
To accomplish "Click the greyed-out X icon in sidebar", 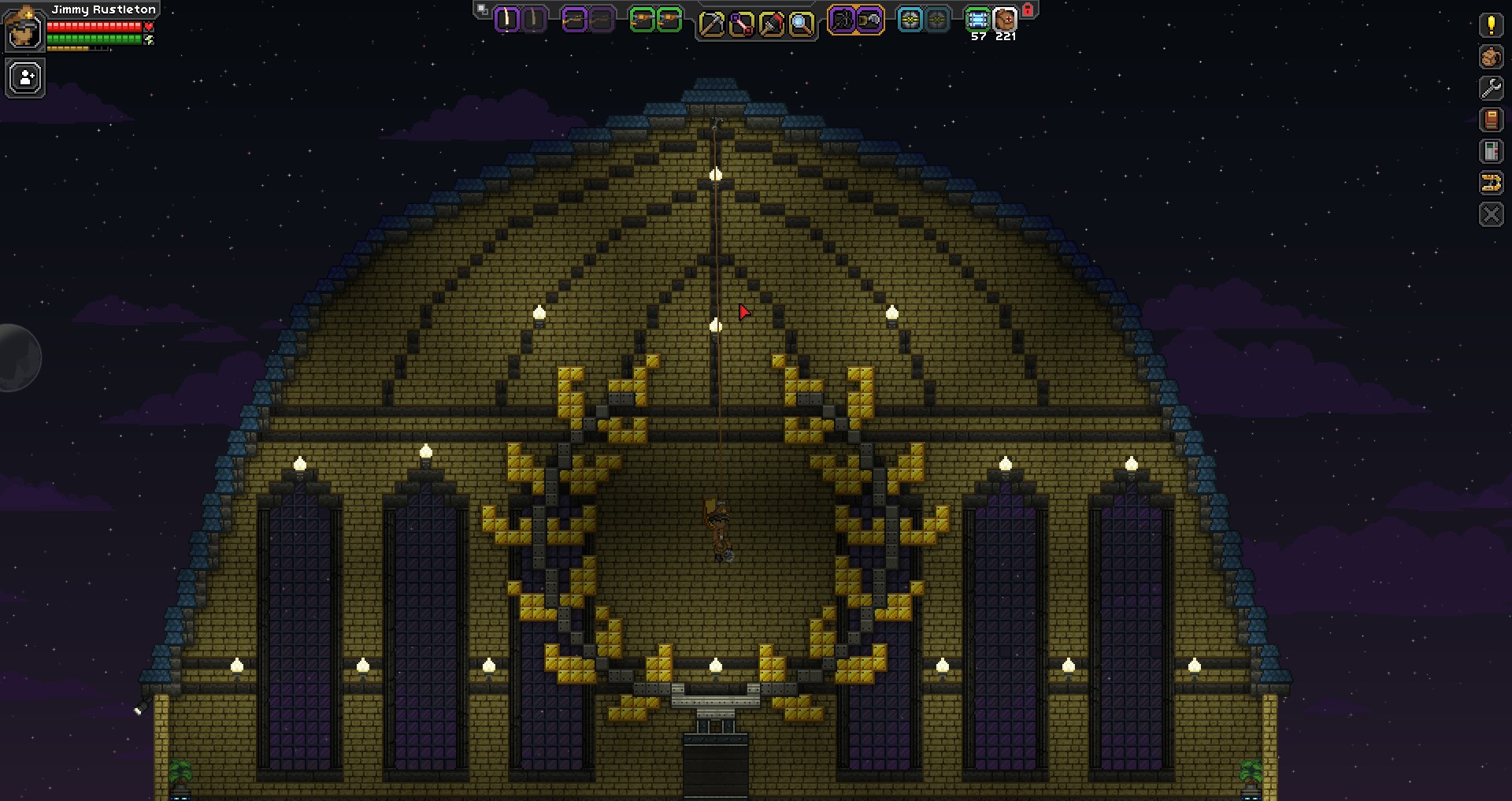I will [x=1491, y=214].
